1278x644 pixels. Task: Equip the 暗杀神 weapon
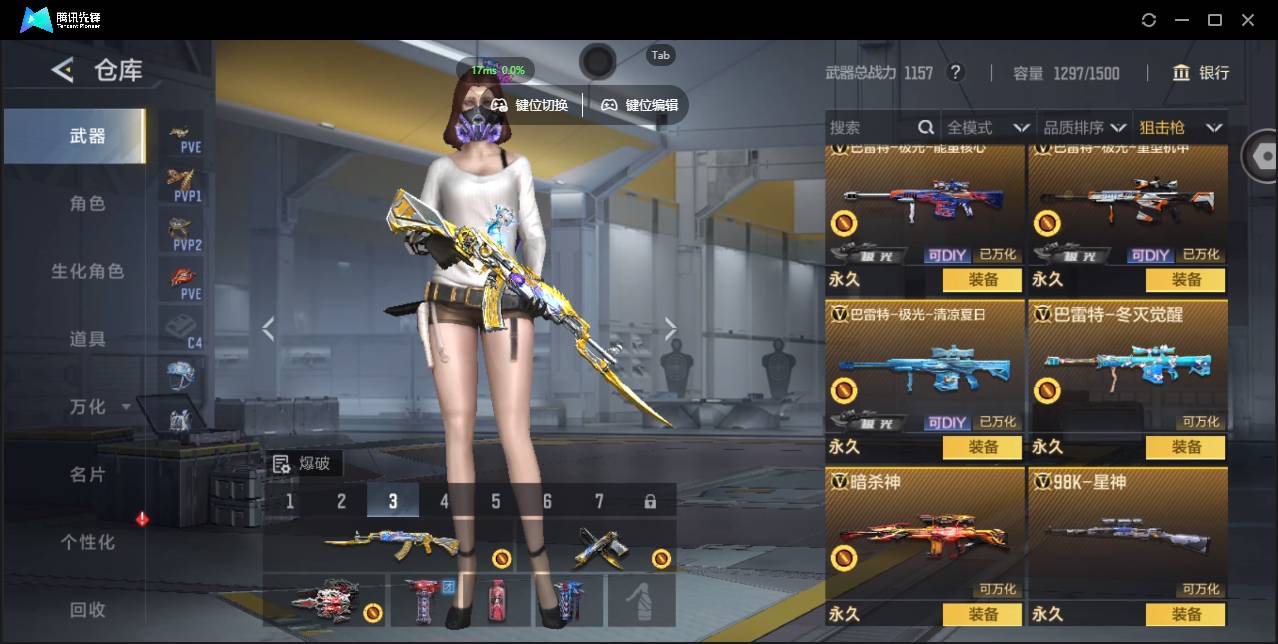982,614
